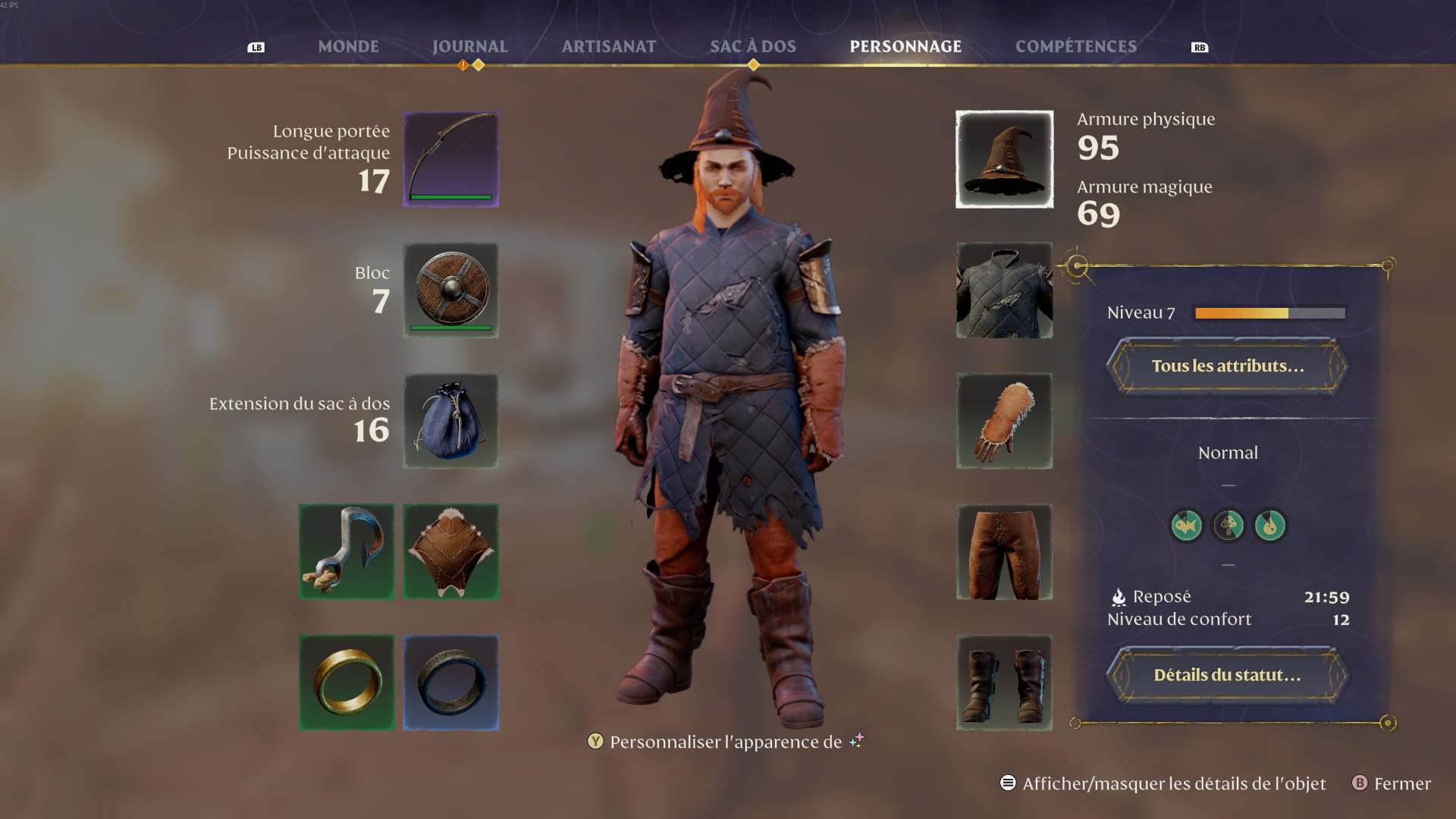
Task: Pick the quilted chest armor slot
Action: [1004, 290]
